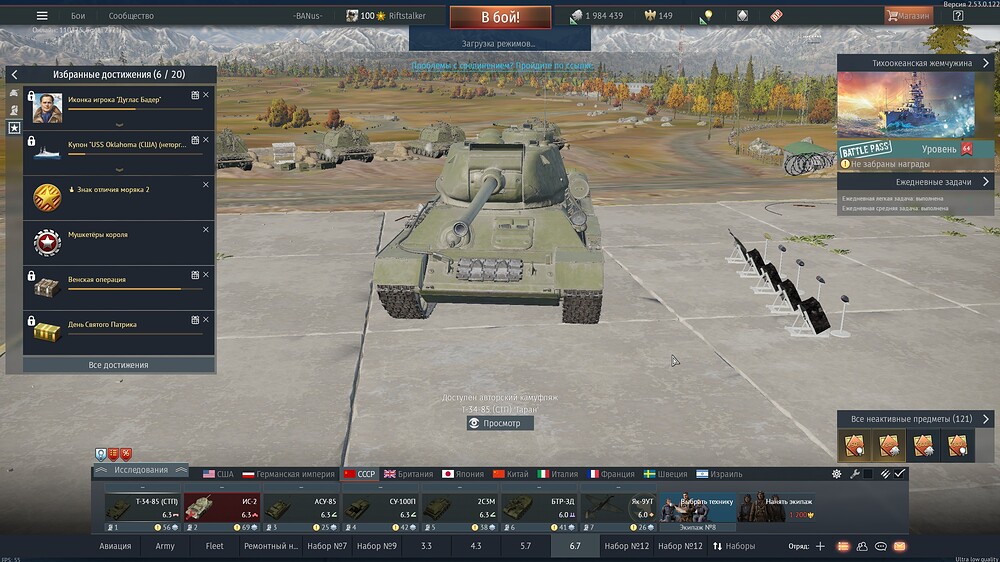
Task: Switch to the Авиация preset tab
Action: coord(115,546)
